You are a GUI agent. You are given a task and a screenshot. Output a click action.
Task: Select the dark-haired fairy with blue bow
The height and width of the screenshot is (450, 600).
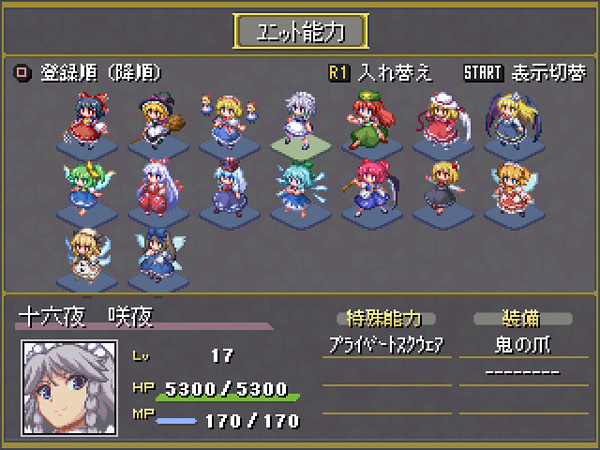pyautogui.click(x=155, y=256)
